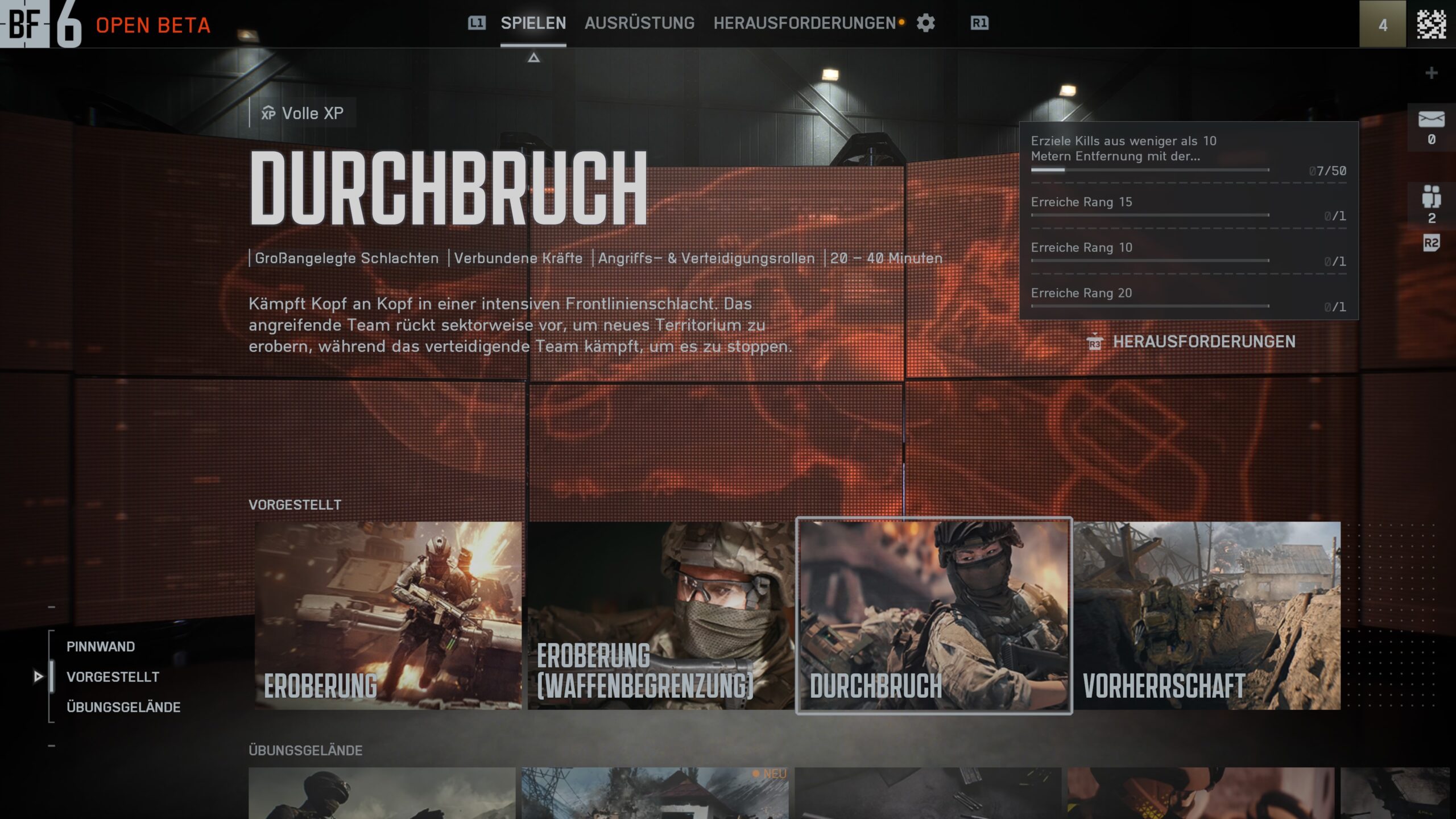Open the player profile avatar
The height and width of the screenshot is (819, 1456).
(1431, 24)
